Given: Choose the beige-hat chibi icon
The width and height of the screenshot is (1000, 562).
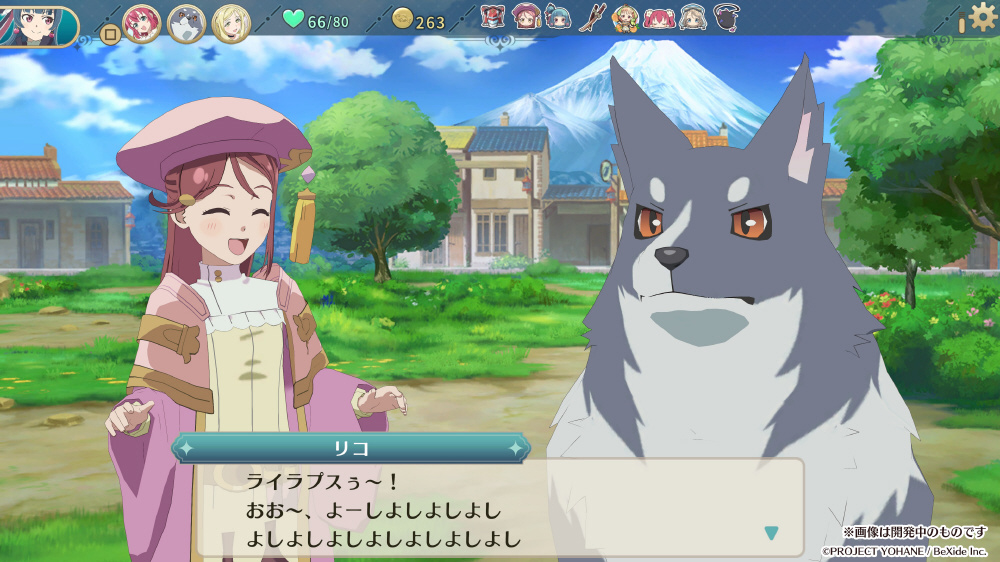Looking at the screenshot, I should tap(692, 16).
